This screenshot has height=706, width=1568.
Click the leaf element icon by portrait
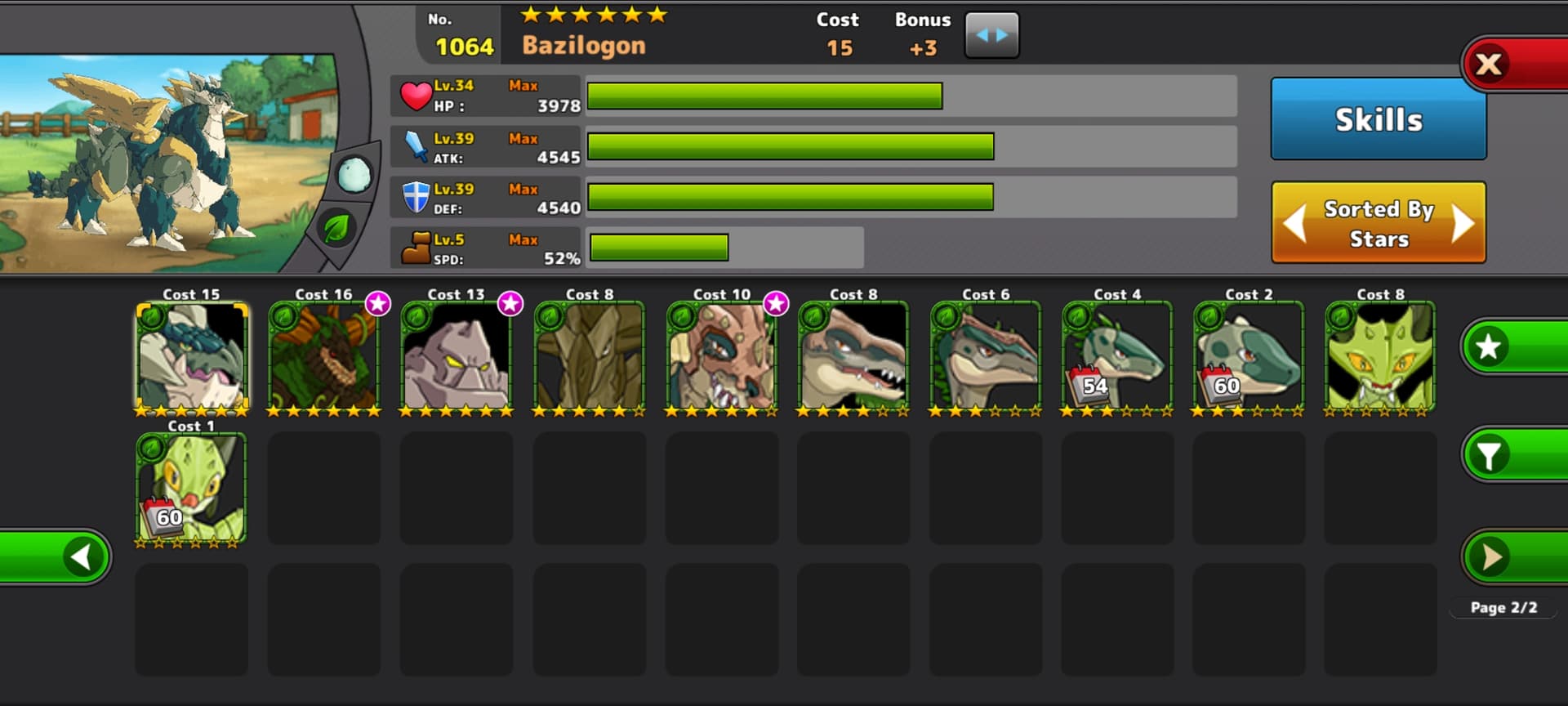(x=336, y=228)
